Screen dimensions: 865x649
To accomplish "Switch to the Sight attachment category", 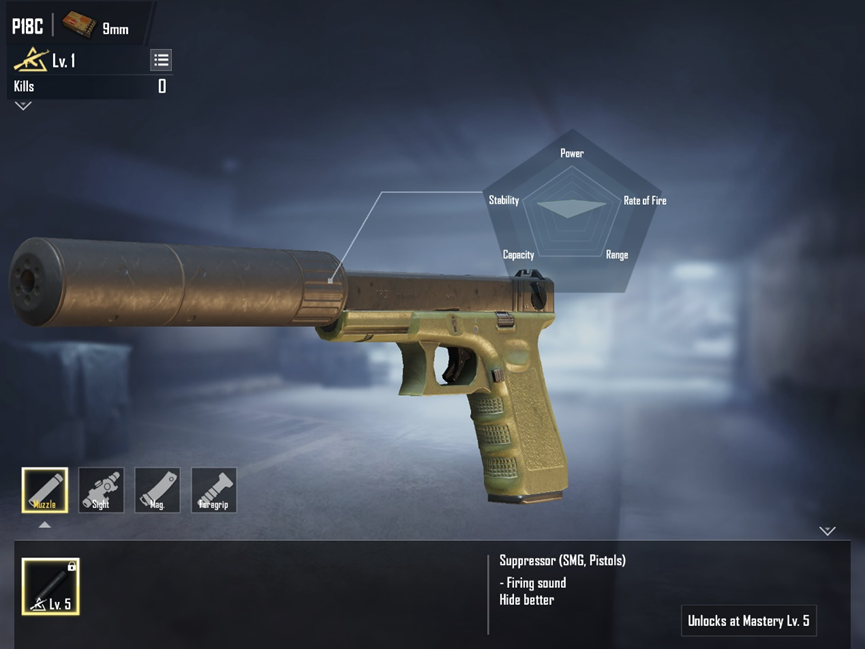I will point(101,490).
